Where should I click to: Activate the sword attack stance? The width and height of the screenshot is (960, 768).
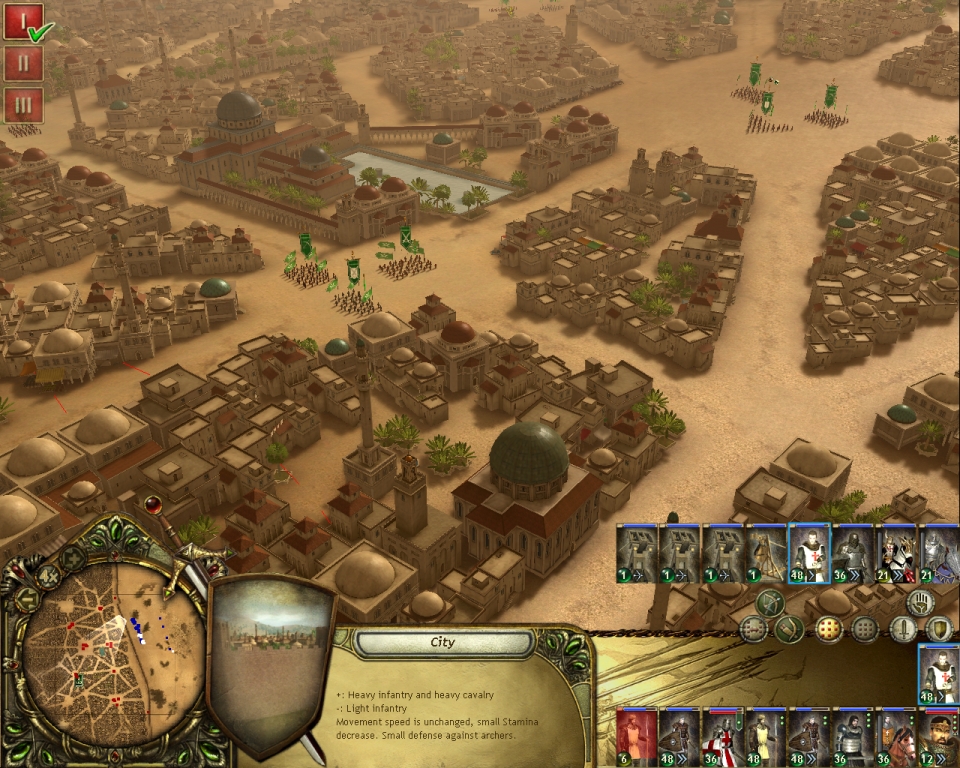coord(903,629)
